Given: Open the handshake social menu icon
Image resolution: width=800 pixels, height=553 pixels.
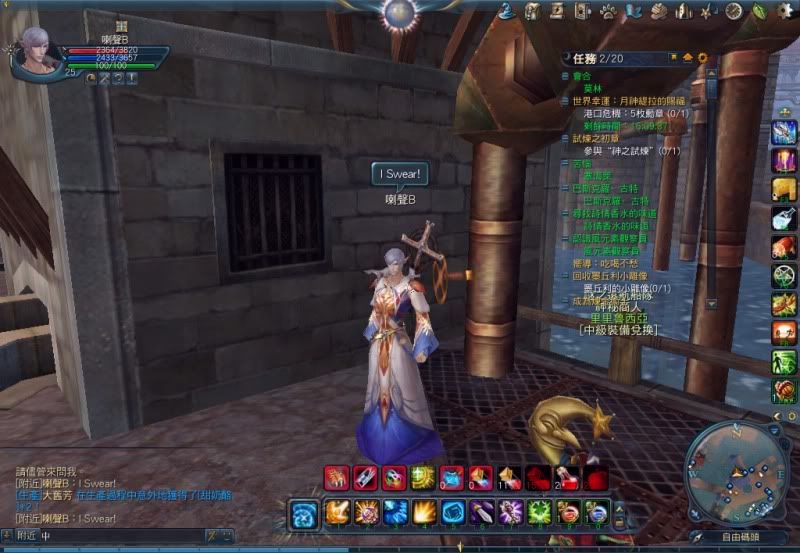Looking at the screenshot, I should pos(657,11).
